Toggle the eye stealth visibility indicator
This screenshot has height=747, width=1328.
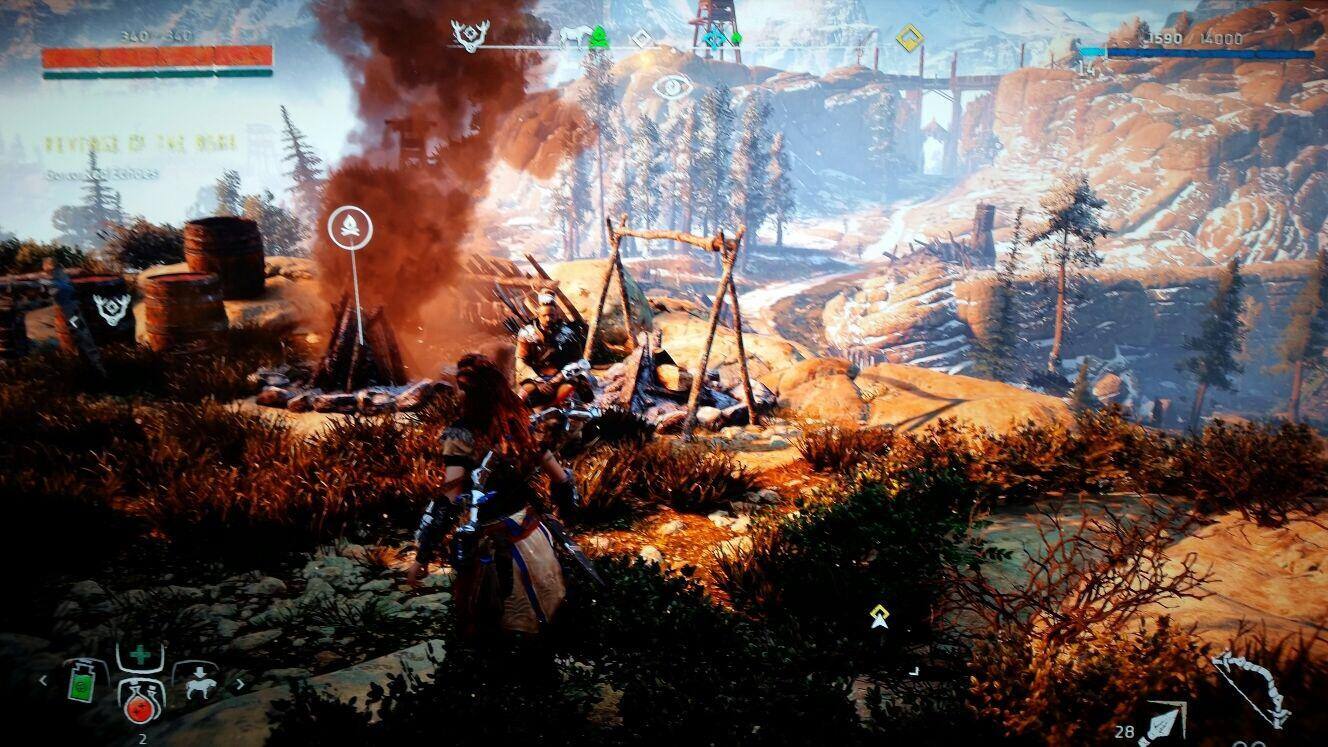(x=673, y=86)
